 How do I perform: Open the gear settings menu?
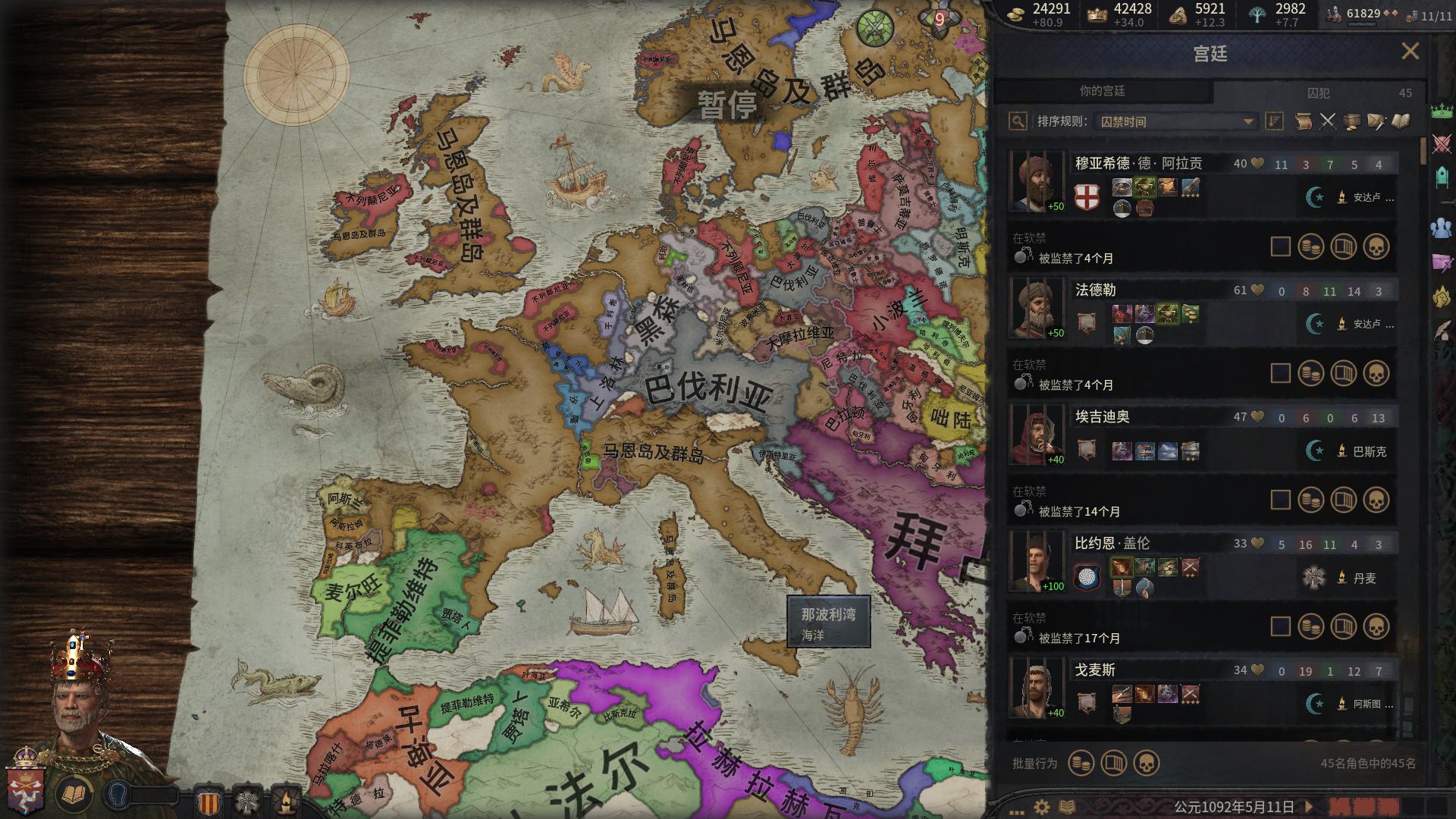point(1042,807)
